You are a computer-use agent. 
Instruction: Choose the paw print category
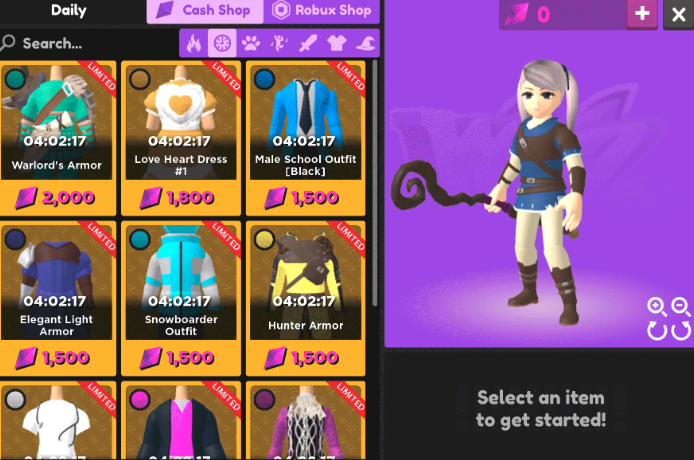[x=250, y=43]
